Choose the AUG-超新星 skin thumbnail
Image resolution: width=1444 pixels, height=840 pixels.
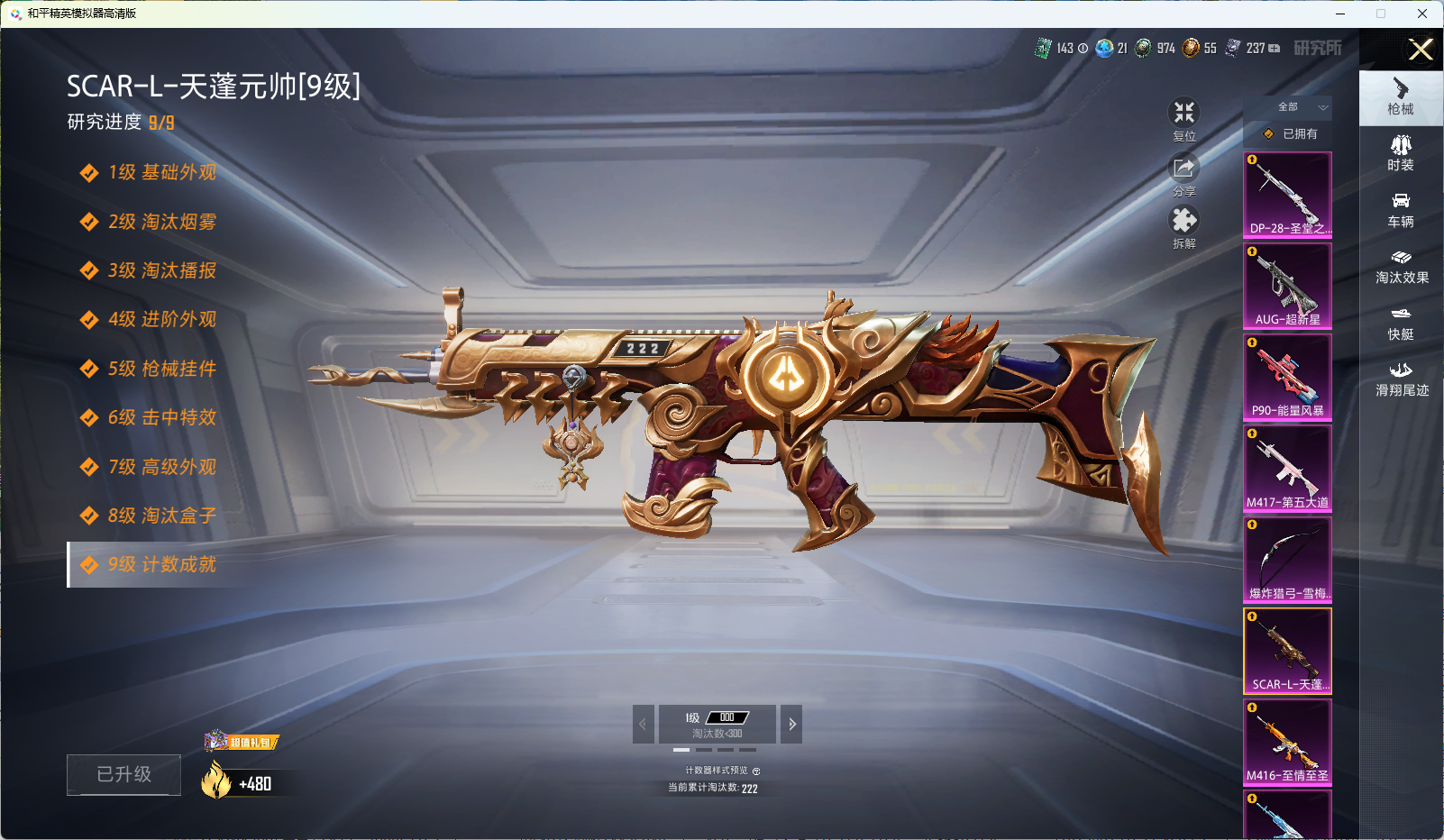pyautogui.click(x=1287, y=286)
